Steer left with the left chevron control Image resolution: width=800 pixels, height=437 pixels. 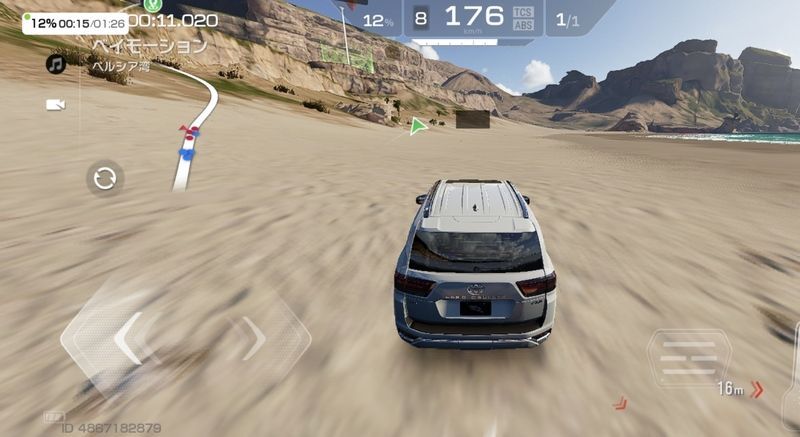click(x=130, y=338)
